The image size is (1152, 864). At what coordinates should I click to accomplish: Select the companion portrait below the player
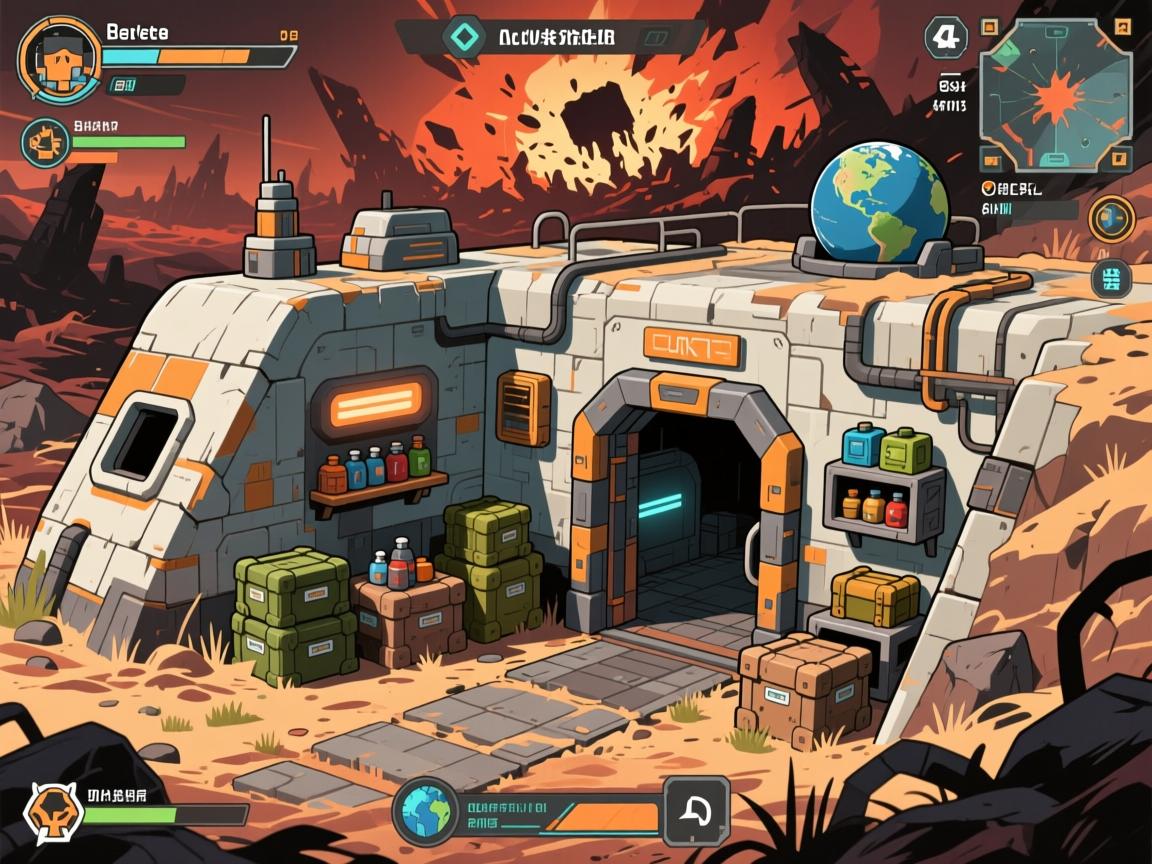click(46, 143)
